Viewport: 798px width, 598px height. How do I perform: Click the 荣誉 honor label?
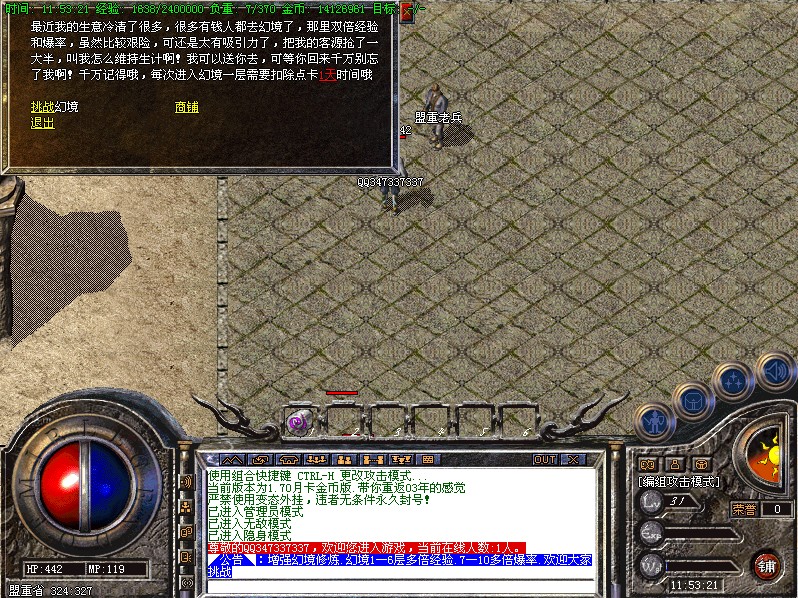pyautogui.click(x=744, y=509)
